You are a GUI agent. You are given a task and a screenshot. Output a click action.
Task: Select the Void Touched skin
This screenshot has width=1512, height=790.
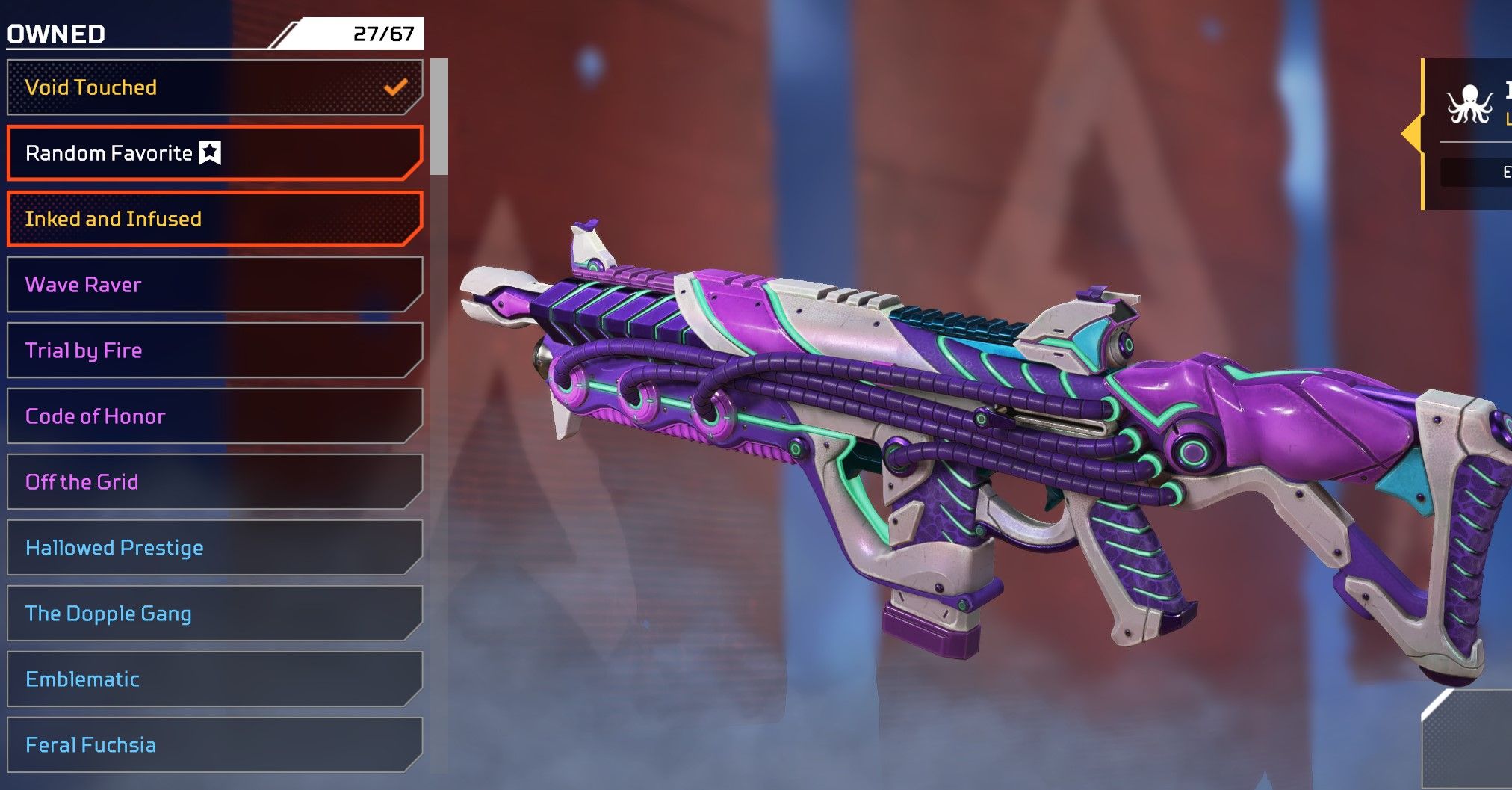click(214, 87)
